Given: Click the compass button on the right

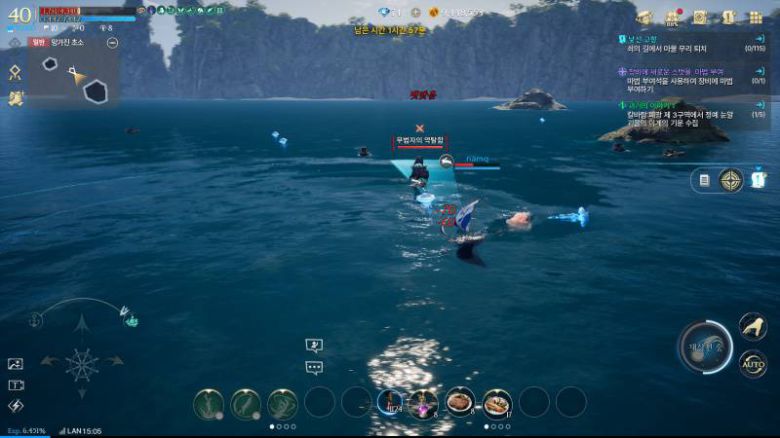Looking at the screenshot, I should pos(731,180).
